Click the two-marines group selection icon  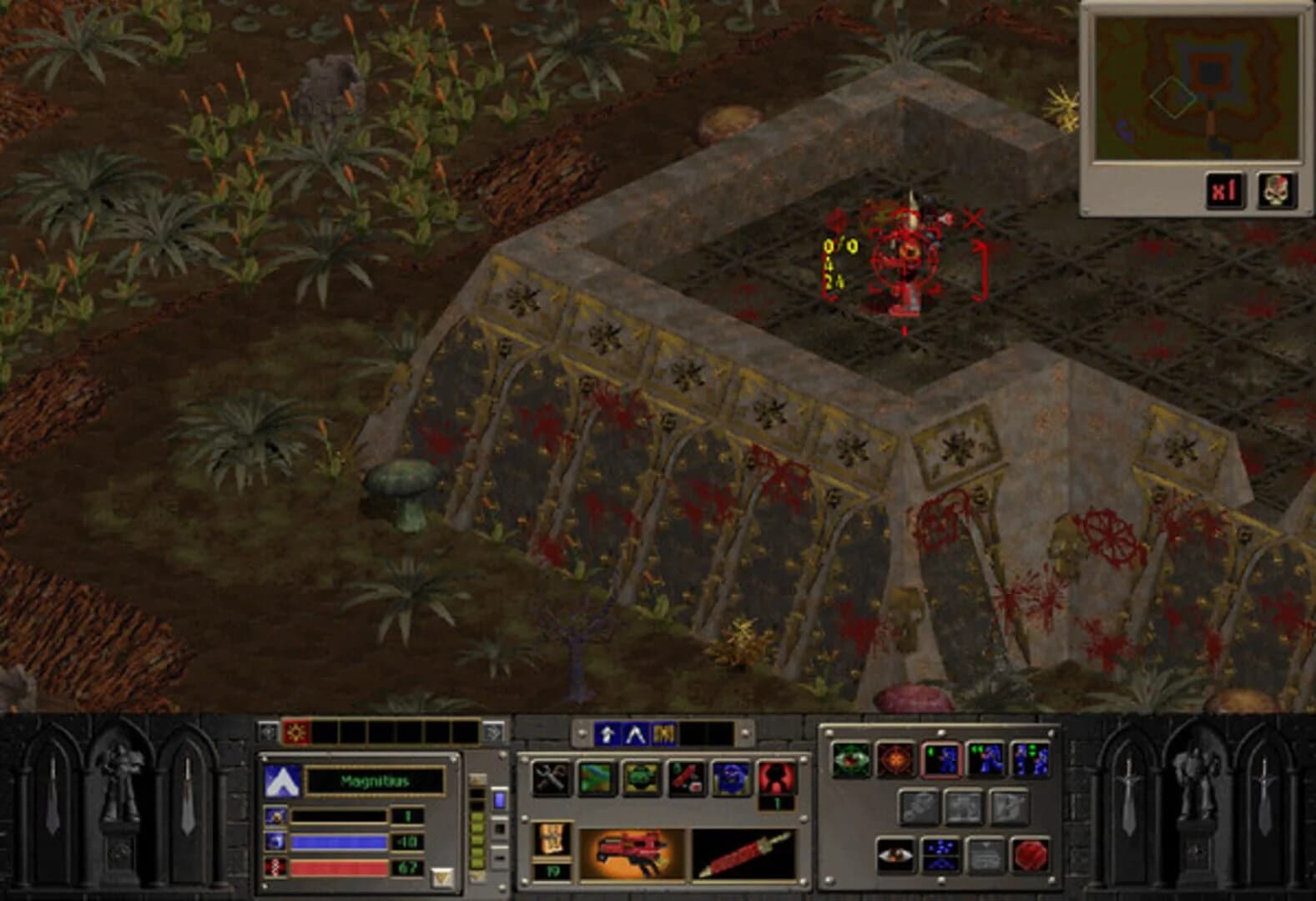[986, 758]
